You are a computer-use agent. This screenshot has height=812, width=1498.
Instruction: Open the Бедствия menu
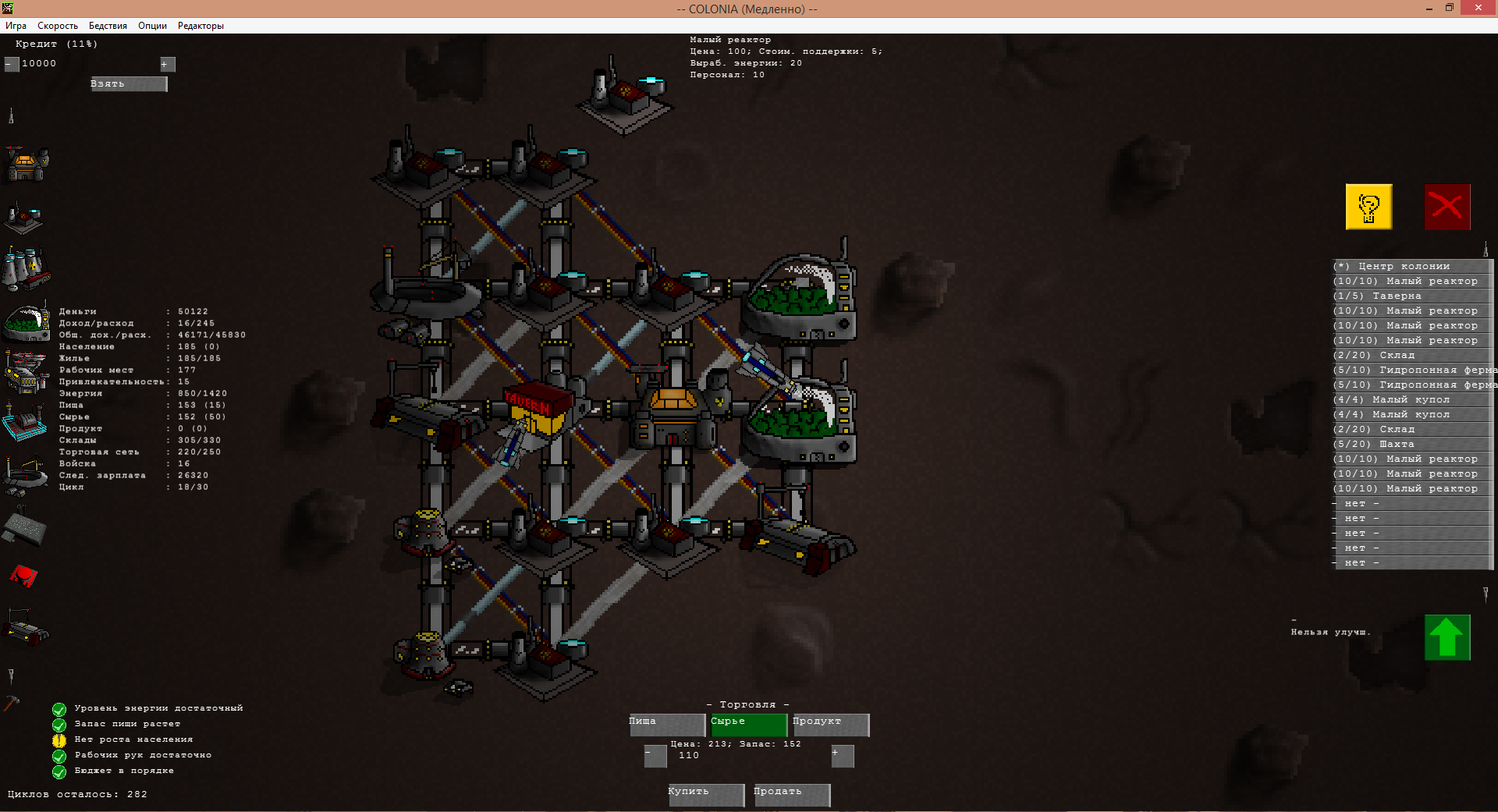pos(108,26)
